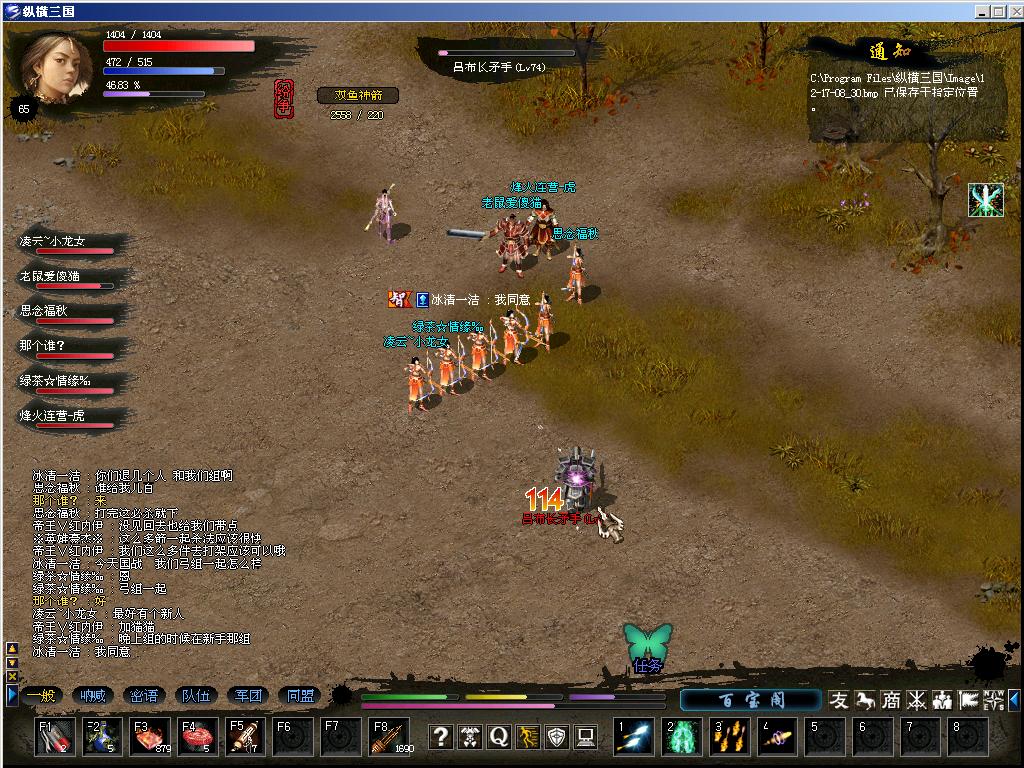Select the 呐喊 shout channel

click(93, 696)
